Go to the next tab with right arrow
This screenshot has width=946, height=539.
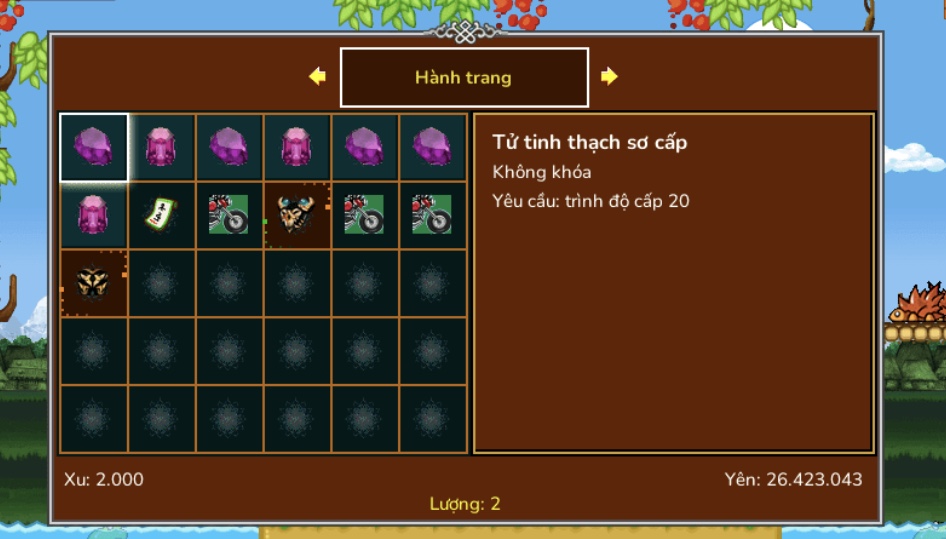coord(609,76)
